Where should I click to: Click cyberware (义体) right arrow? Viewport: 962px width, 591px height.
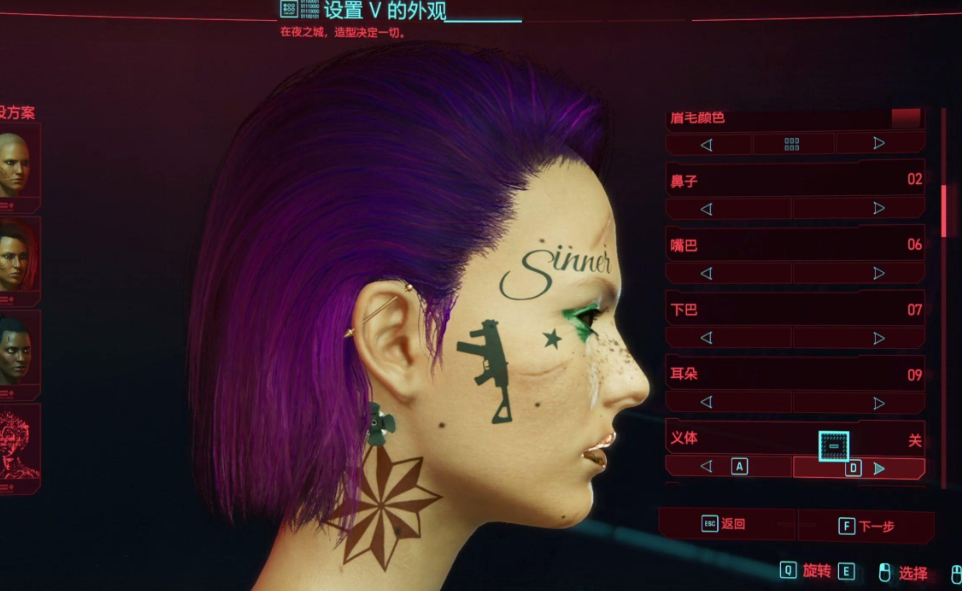(879, 468)
